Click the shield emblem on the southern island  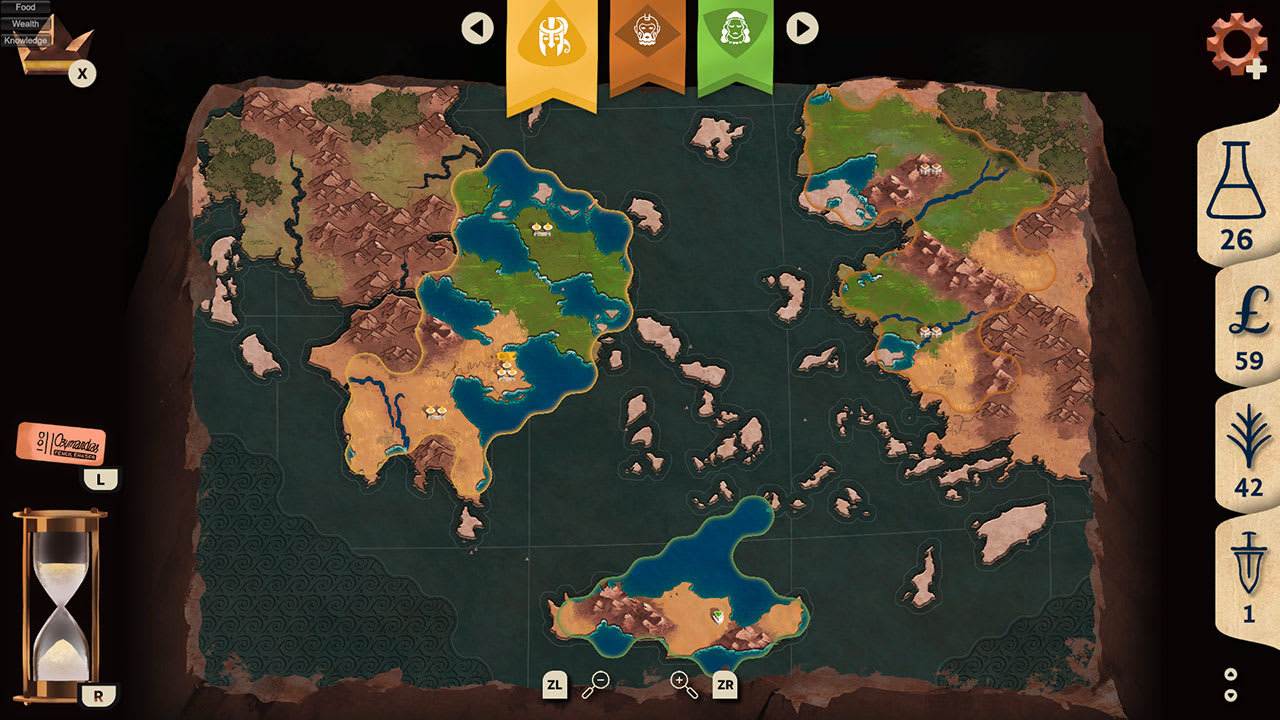click(x=718, y=618)
